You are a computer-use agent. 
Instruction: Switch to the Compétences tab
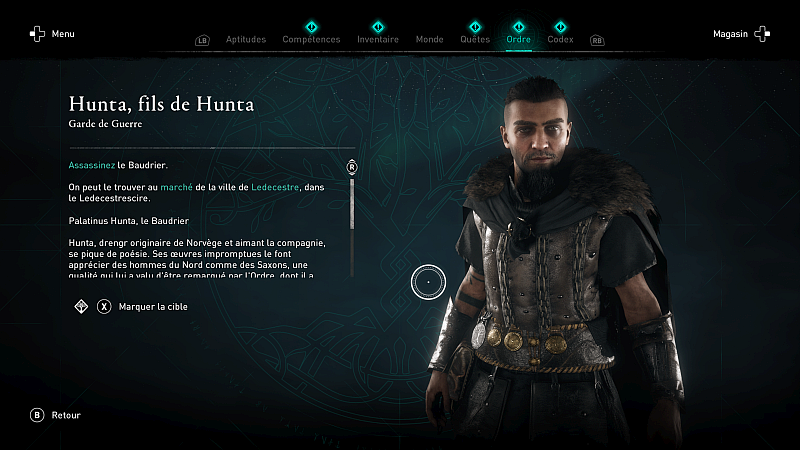[311, 40]
